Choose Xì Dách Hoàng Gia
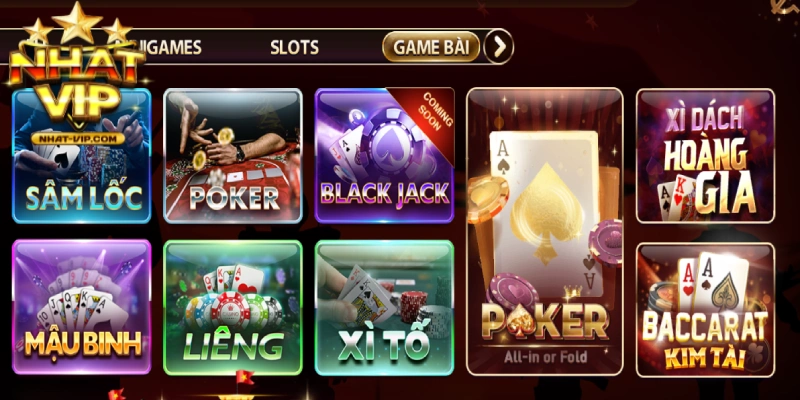Viewport: 800px width, 400px height. click(705, 157)
